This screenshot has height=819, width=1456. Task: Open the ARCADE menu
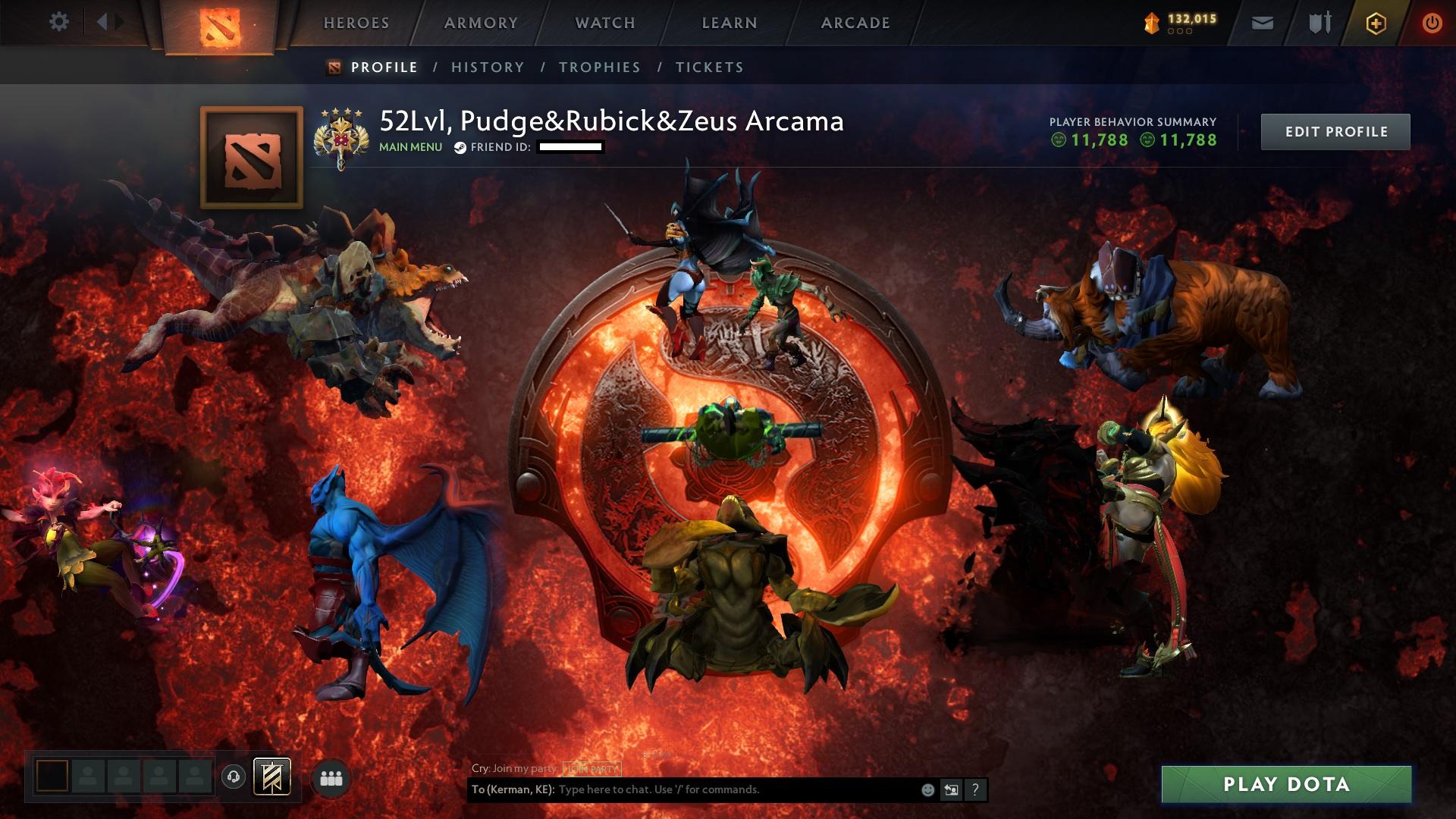(x=854, y=23)
